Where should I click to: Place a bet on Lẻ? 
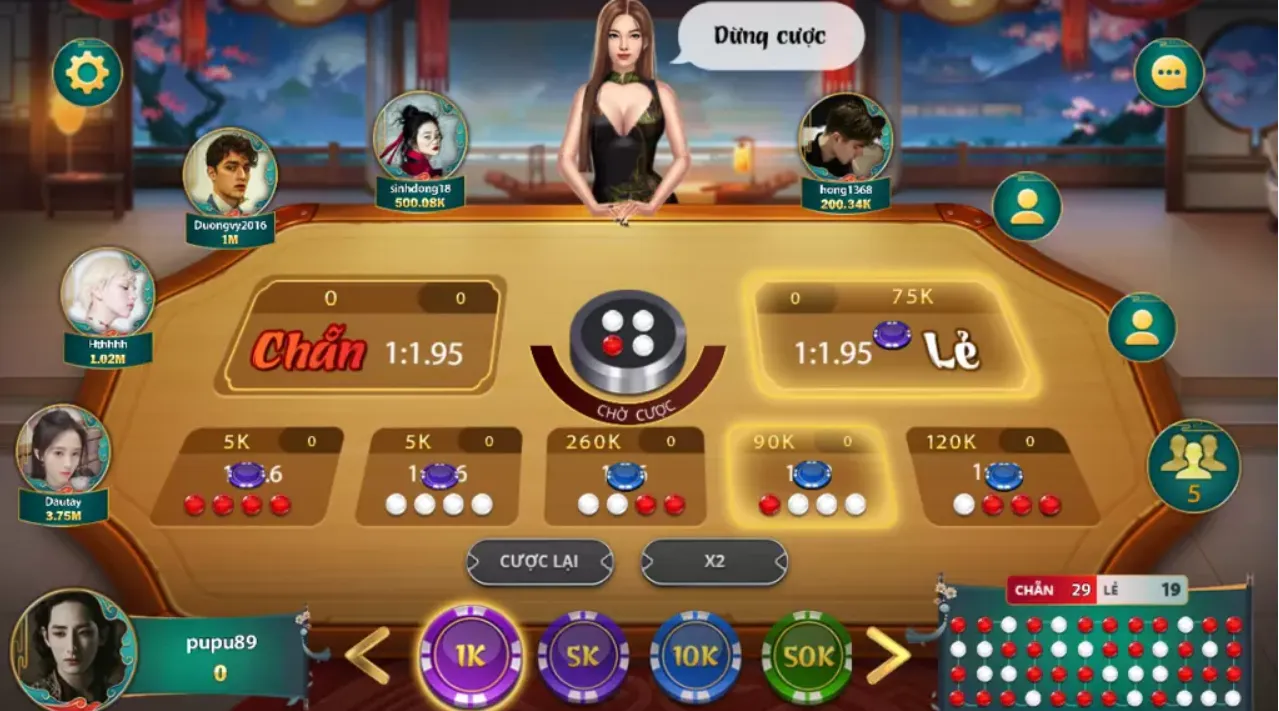[x=893, y=337]
